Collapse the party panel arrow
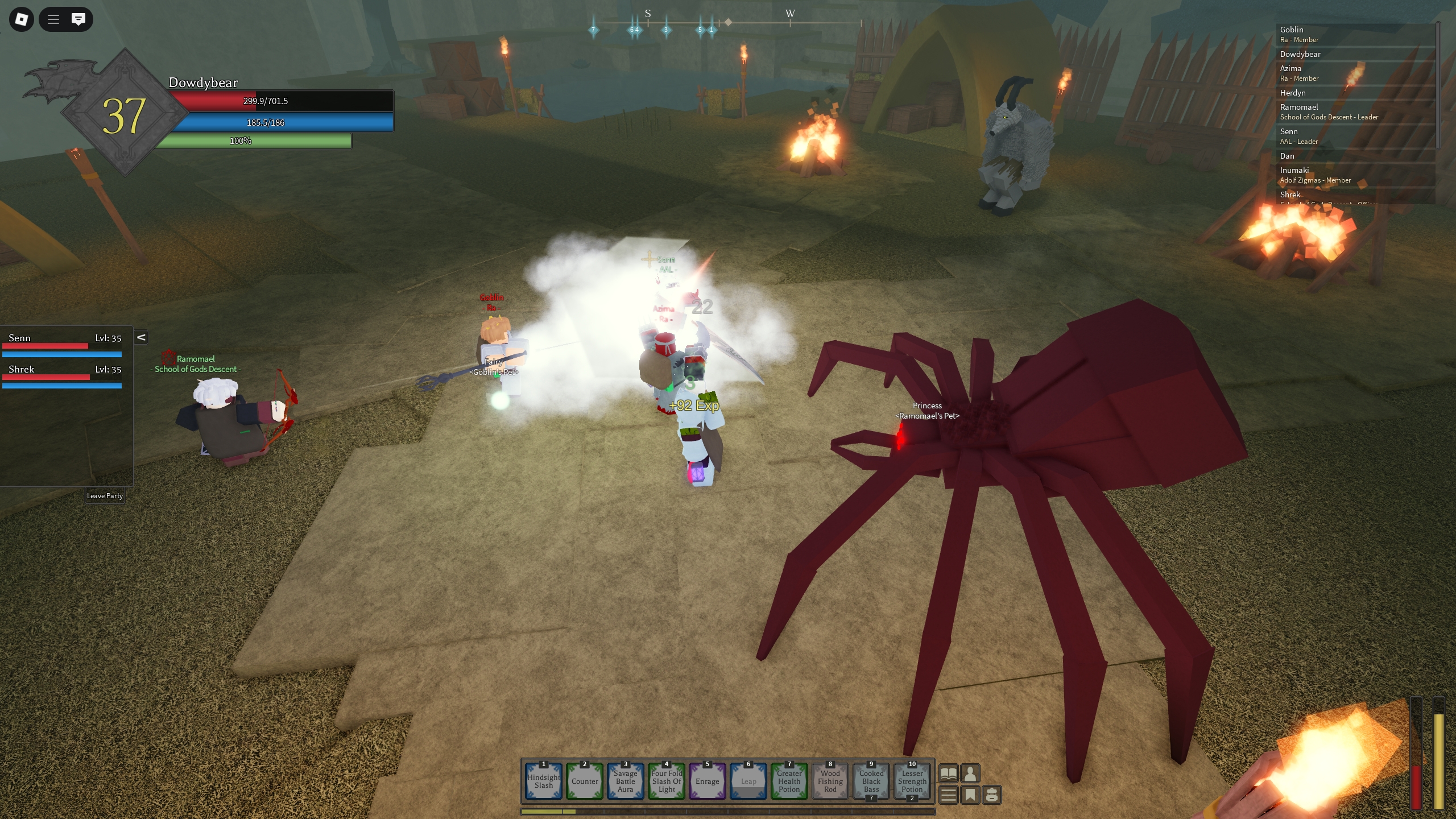 coord(141,337)
